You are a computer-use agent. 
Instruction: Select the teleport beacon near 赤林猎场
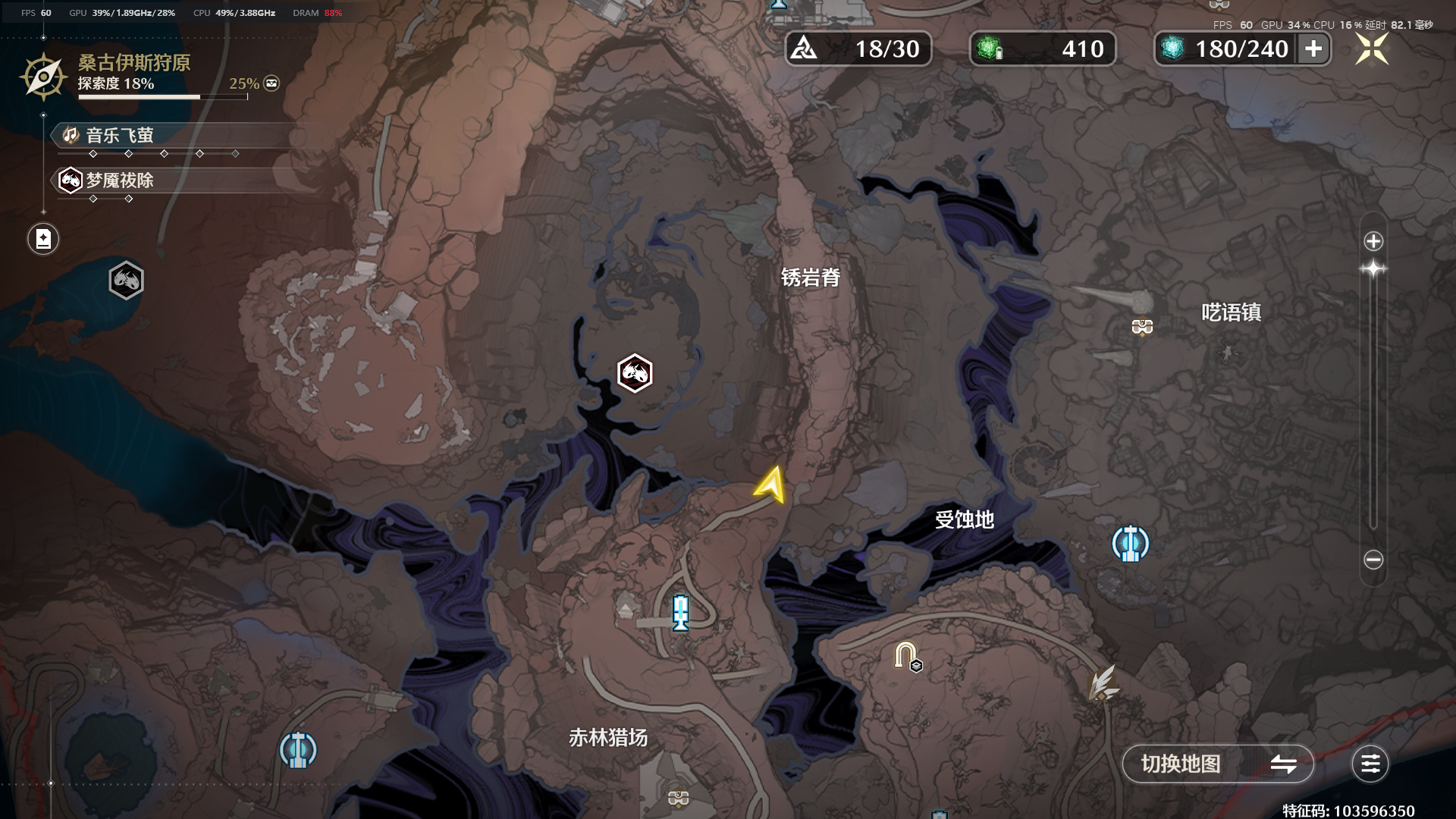pos(297,749)
